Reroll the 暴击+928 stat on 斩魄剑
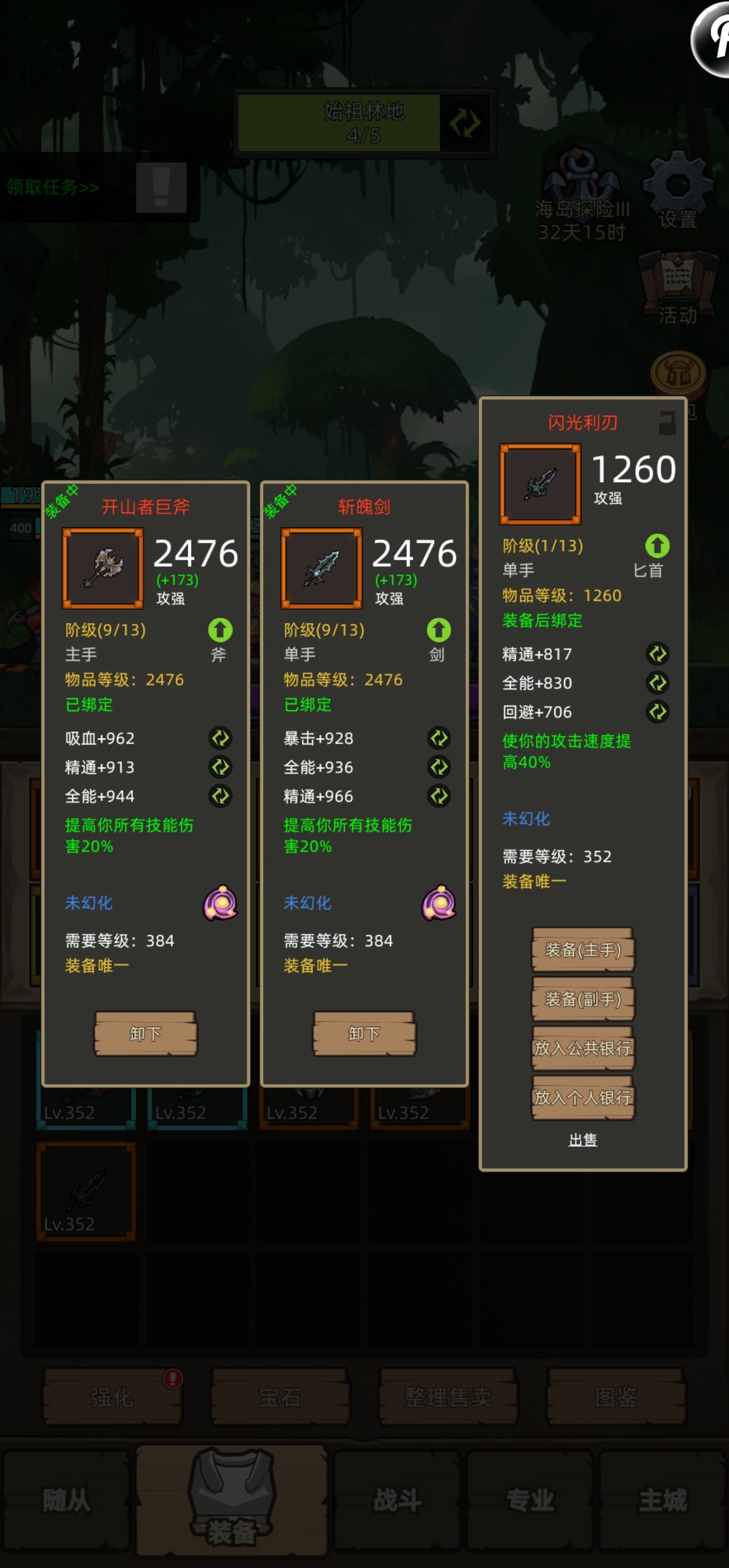This screenshot has width=729, height=1568. click(x=440, y=739)
